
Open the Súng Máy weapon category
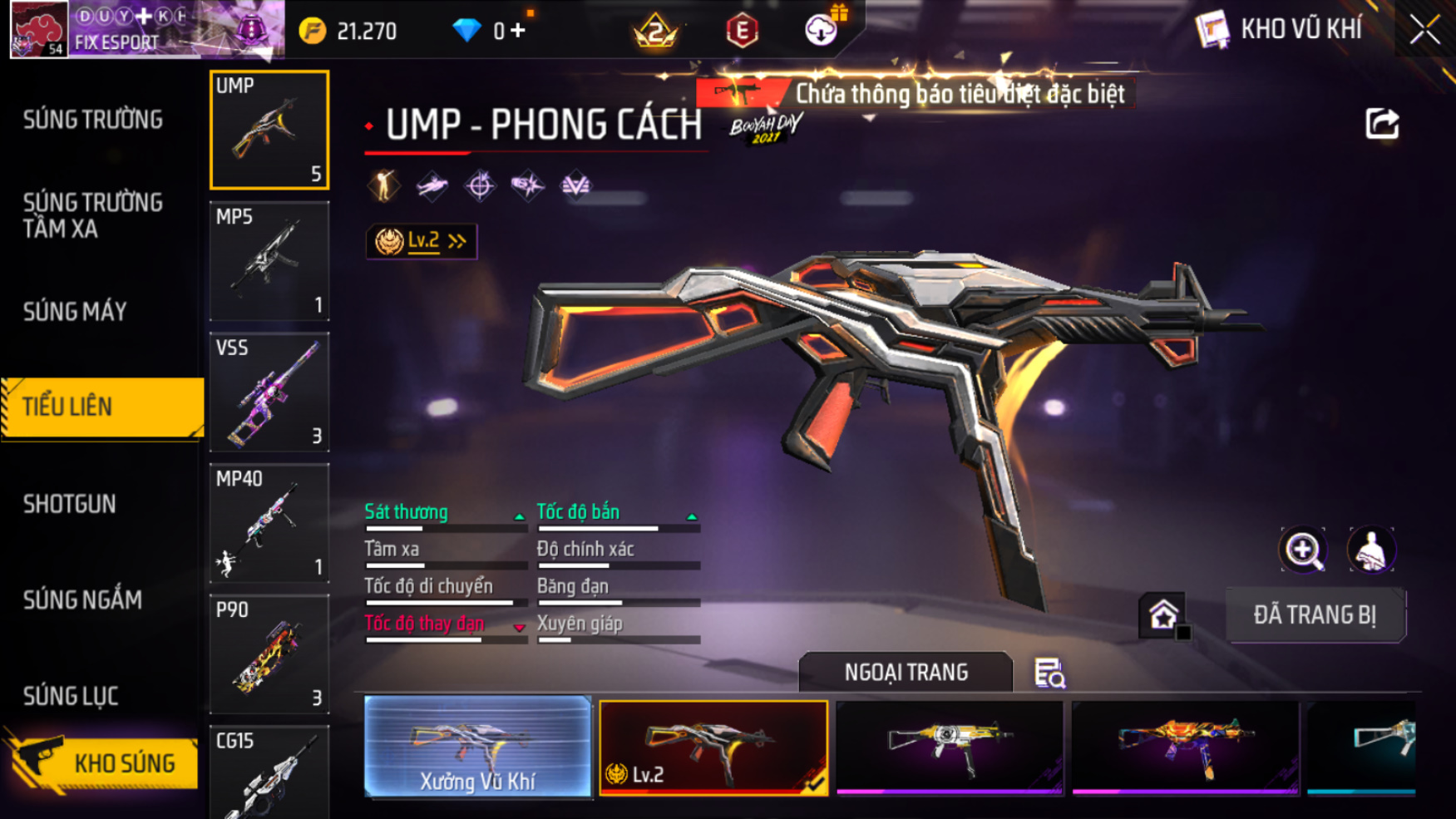pyautogui.click(x=76, y=312)
